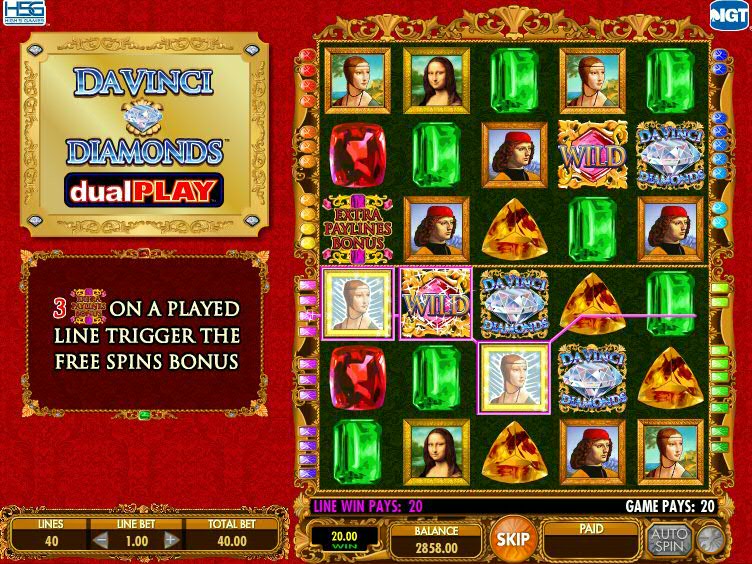Screen dimensions: 752x564
Task: Select the Lines 40 setting
Action: pyautogui.click(x=49, y=541)
